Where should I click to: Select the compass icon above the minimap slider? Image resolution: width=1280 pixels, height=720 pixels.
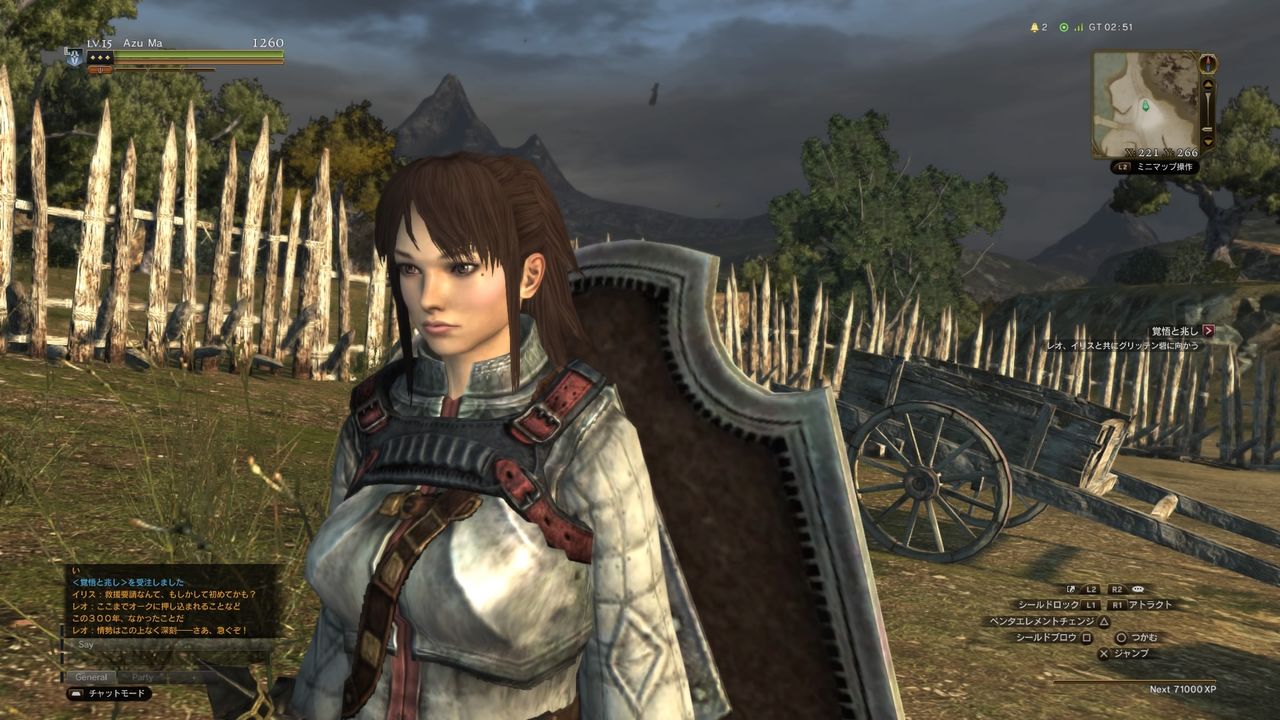tap(1208, 63)
